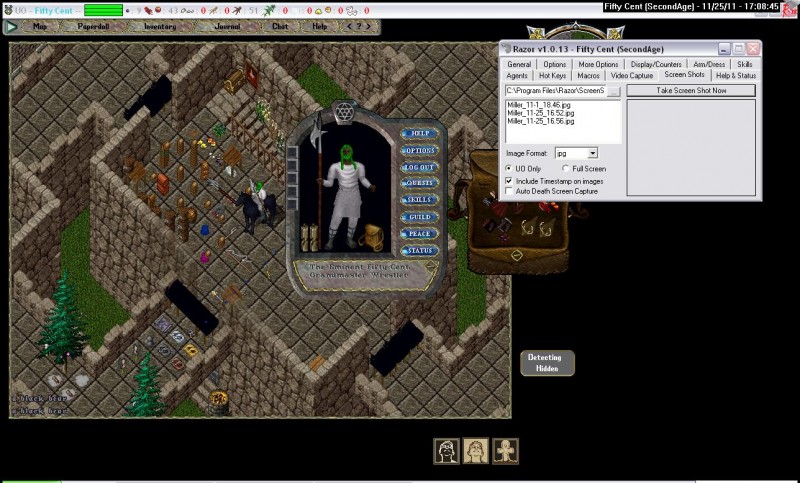Open the Map from the top menu bar
The height and width of the screenshot is (483, 800).
pyautogui.click(x=40, y=26)
